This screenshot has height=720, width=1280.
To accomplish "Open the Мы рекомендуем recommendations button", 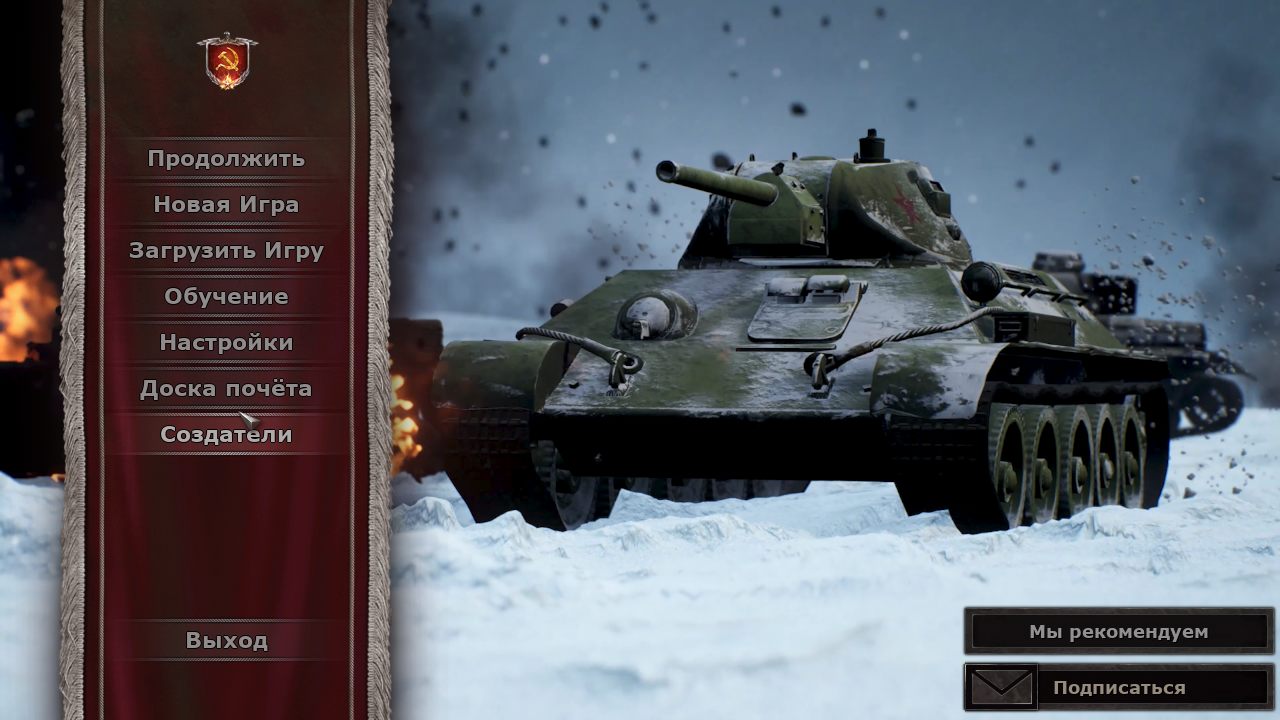I will tap(1118, 632).
